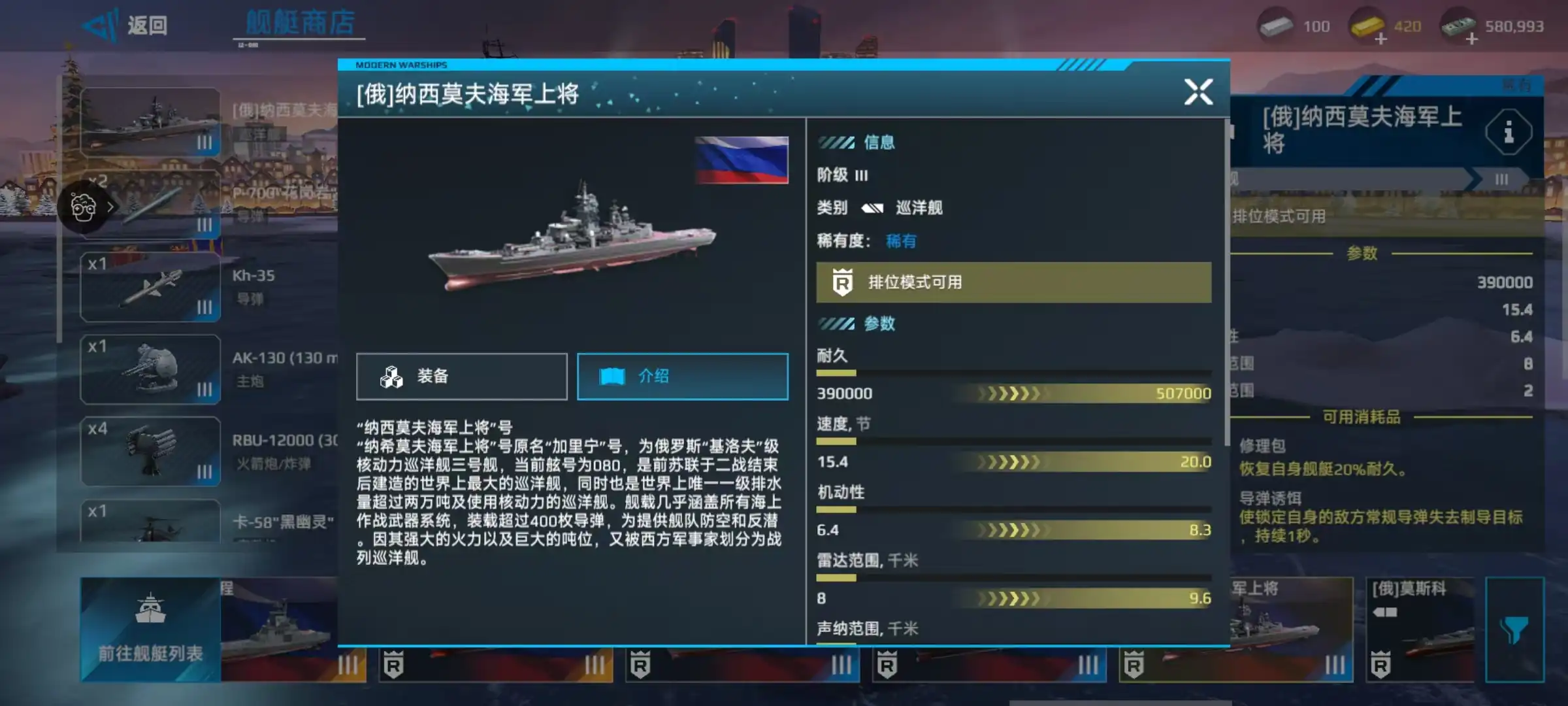Close the Admiral Nakhimov info popup

coord(1198,92)
